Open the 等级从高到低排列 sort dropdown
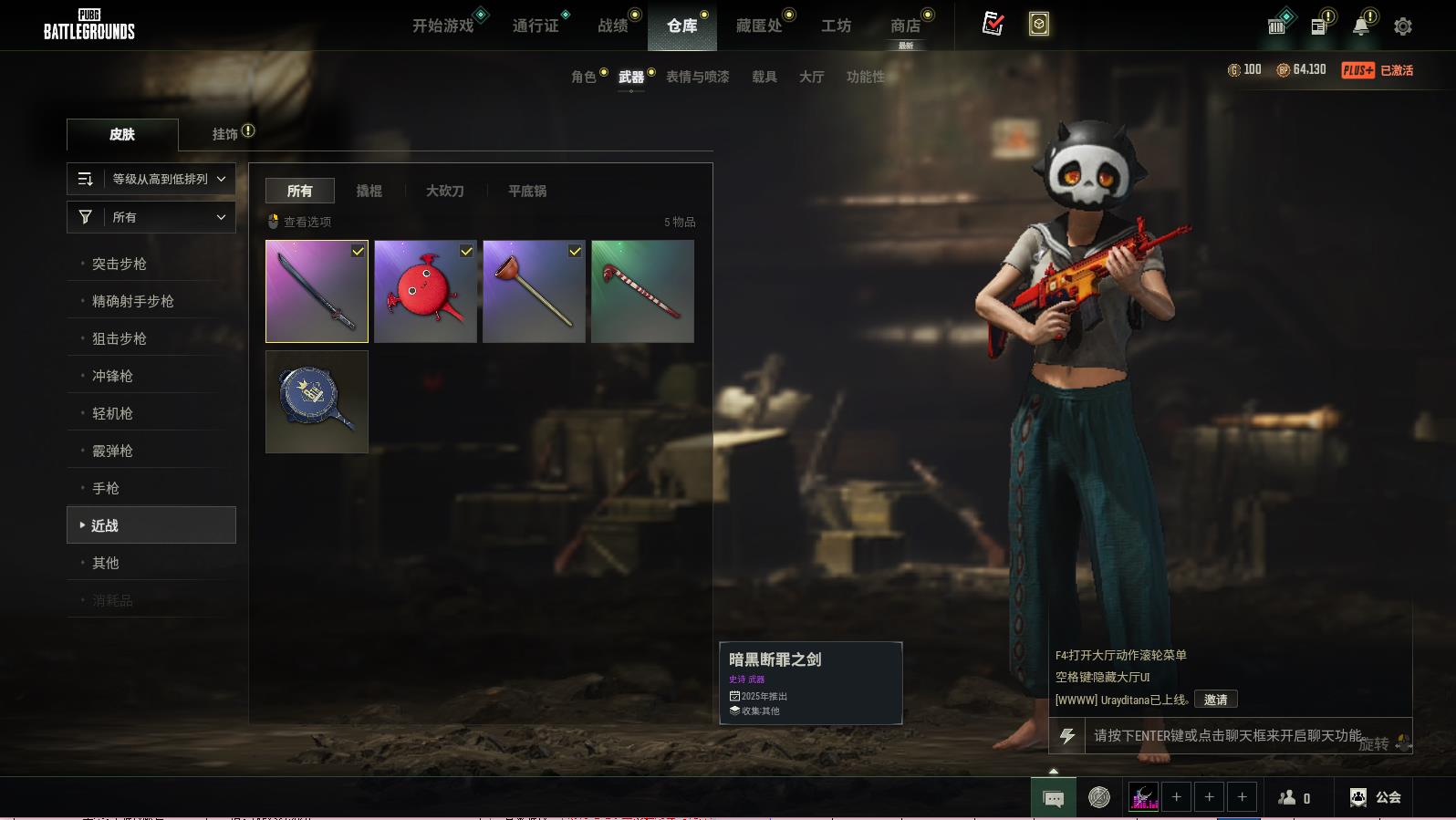 point(151,179)
